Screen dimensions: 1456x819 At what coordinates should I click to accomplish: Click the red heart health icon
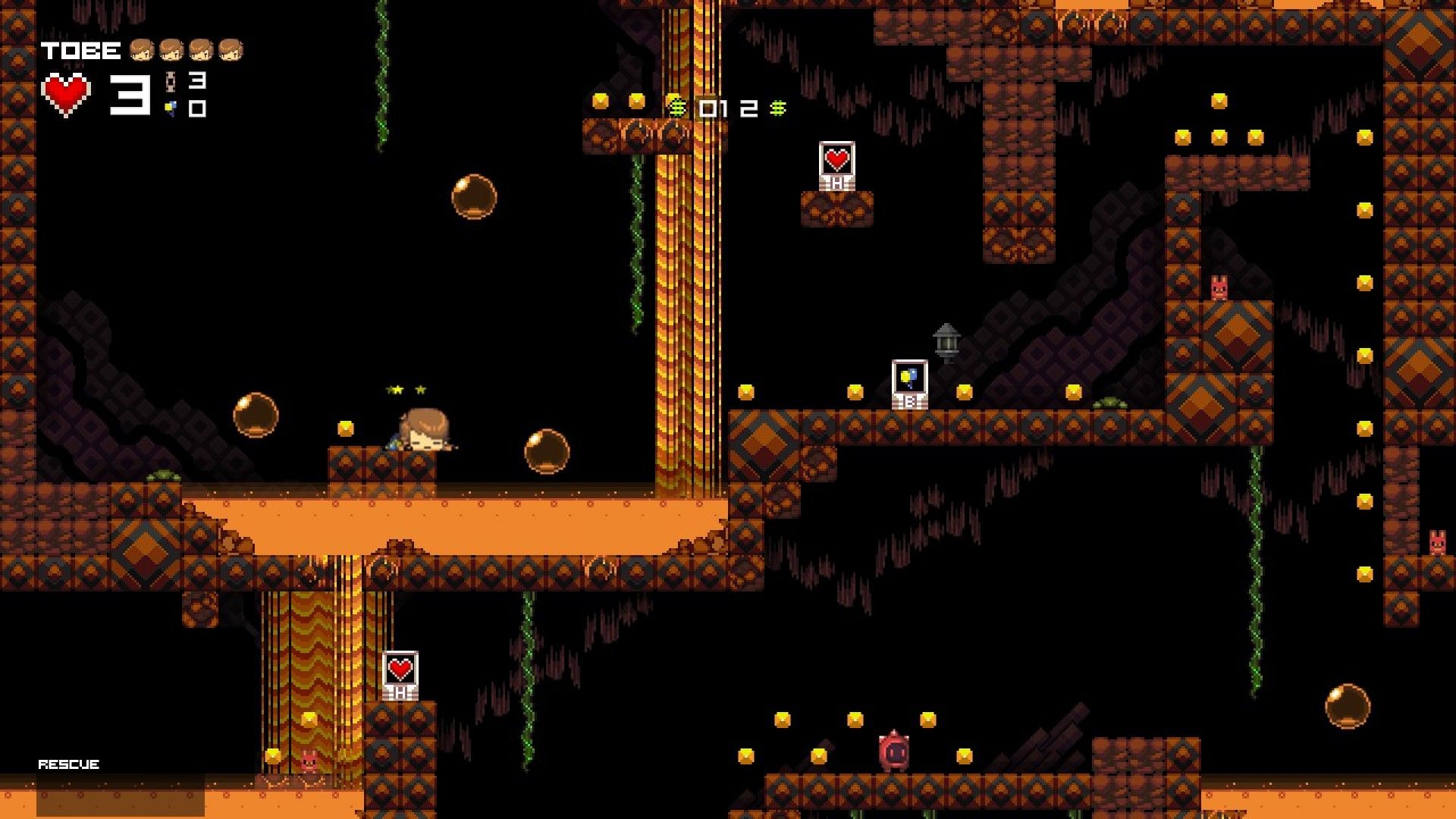64,93
